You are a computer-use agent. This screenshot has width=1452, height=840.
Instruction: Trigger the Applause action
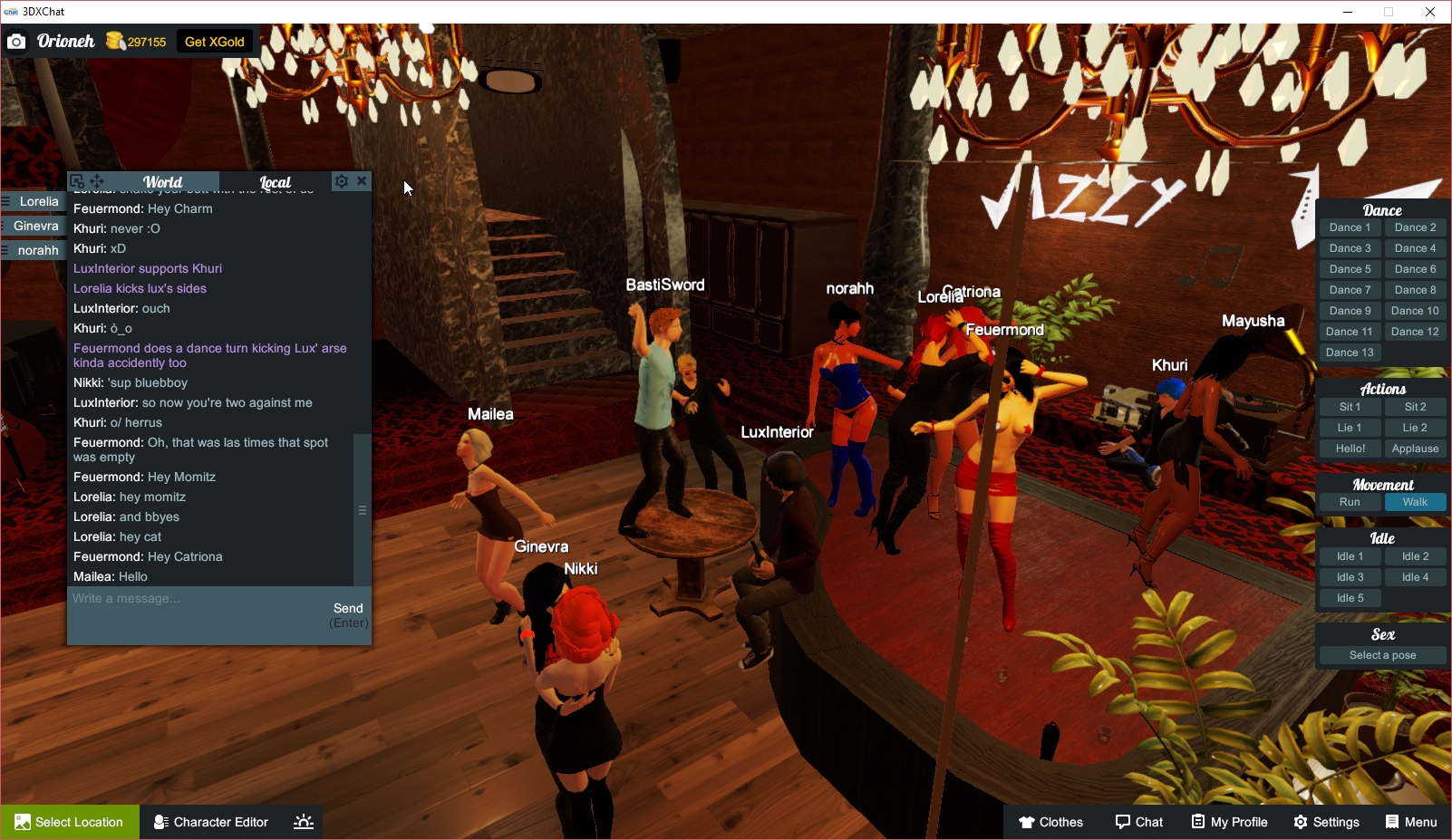1415,448
